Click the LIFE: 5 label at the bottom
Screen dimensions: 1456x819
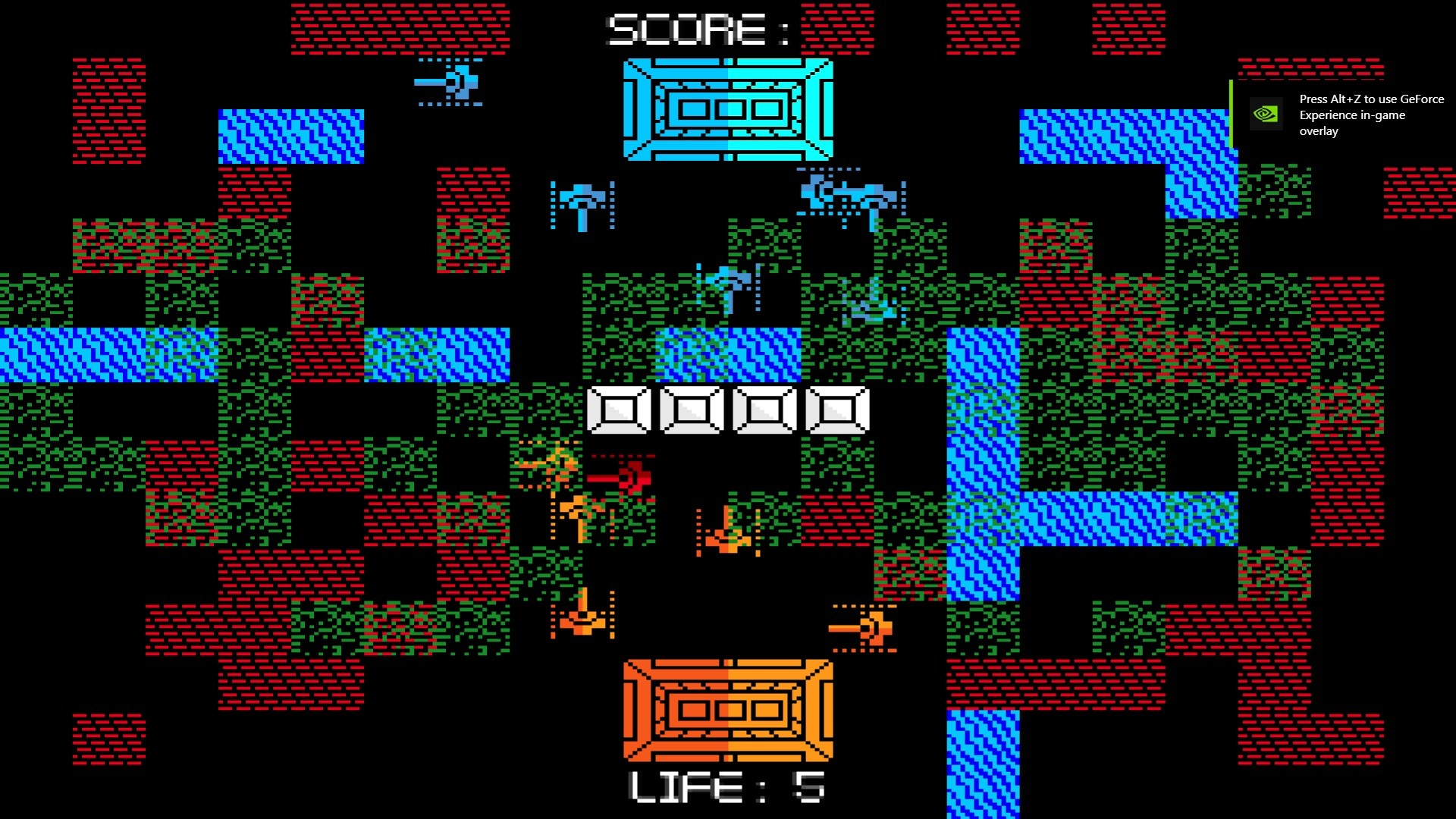coord(724,789)
